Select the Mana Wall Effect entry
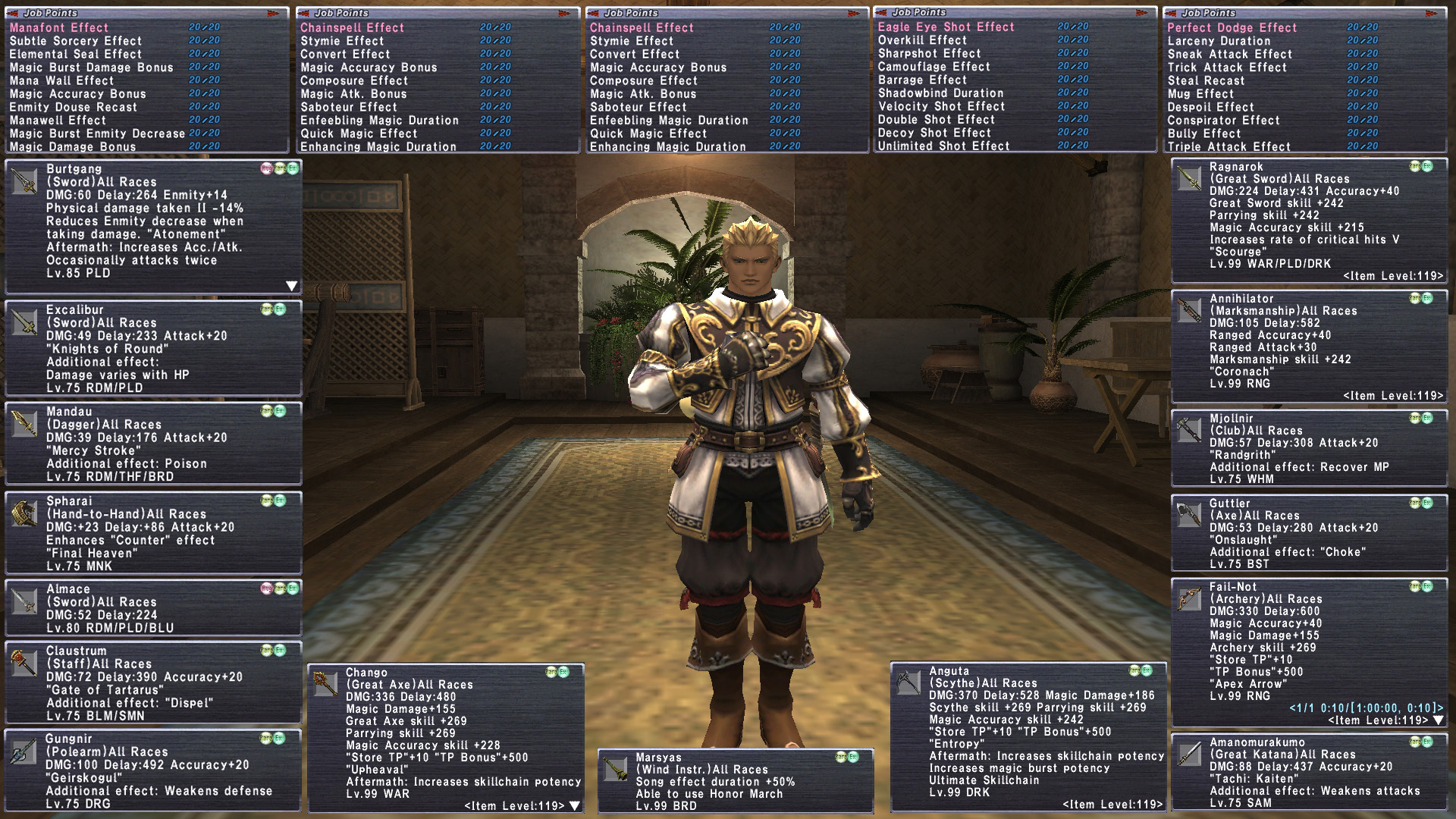This screenshot has height=819, width=1456. point(61,80)
